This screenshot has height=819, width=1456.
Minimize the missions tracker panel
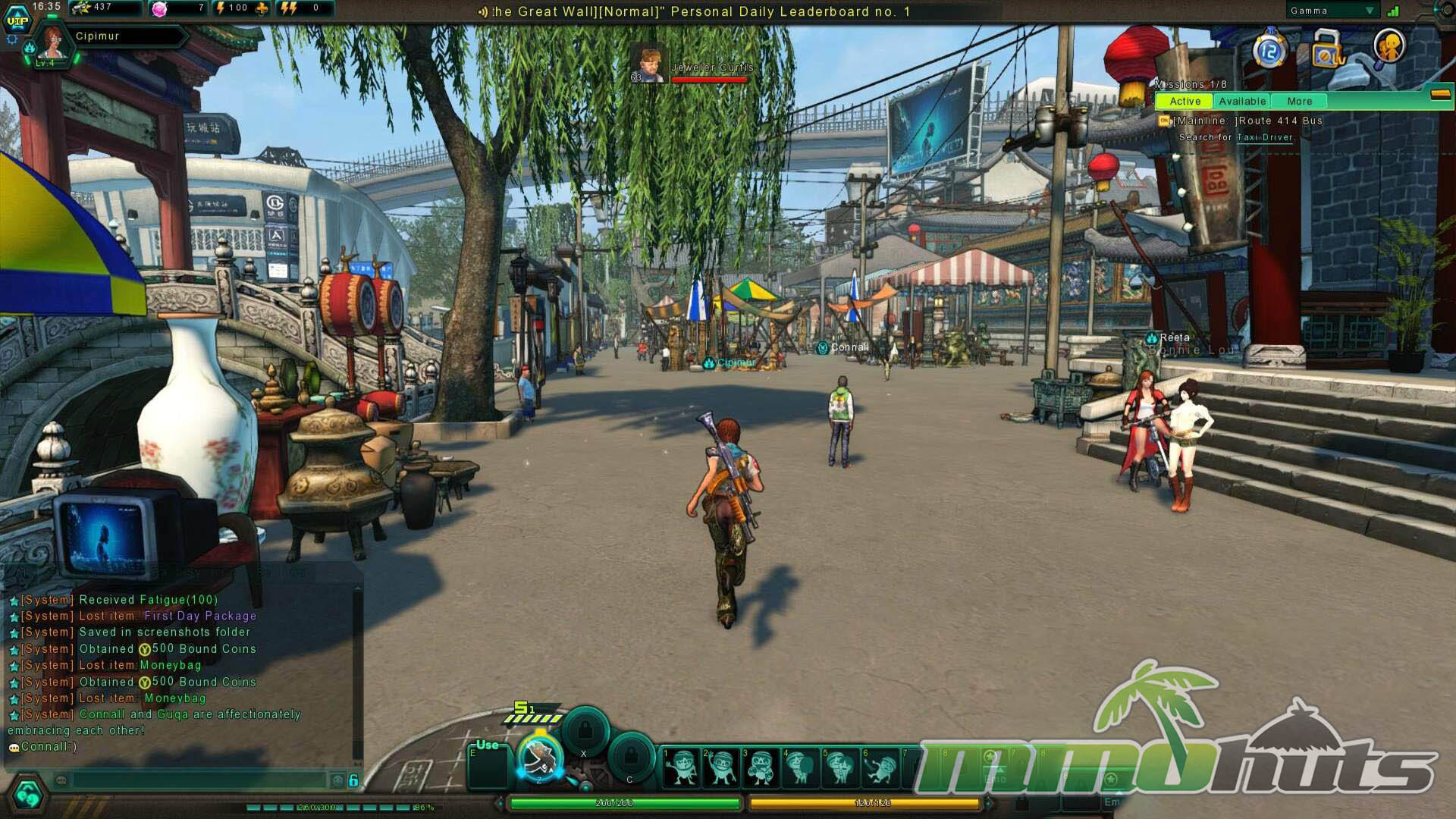click(1439, 94)
